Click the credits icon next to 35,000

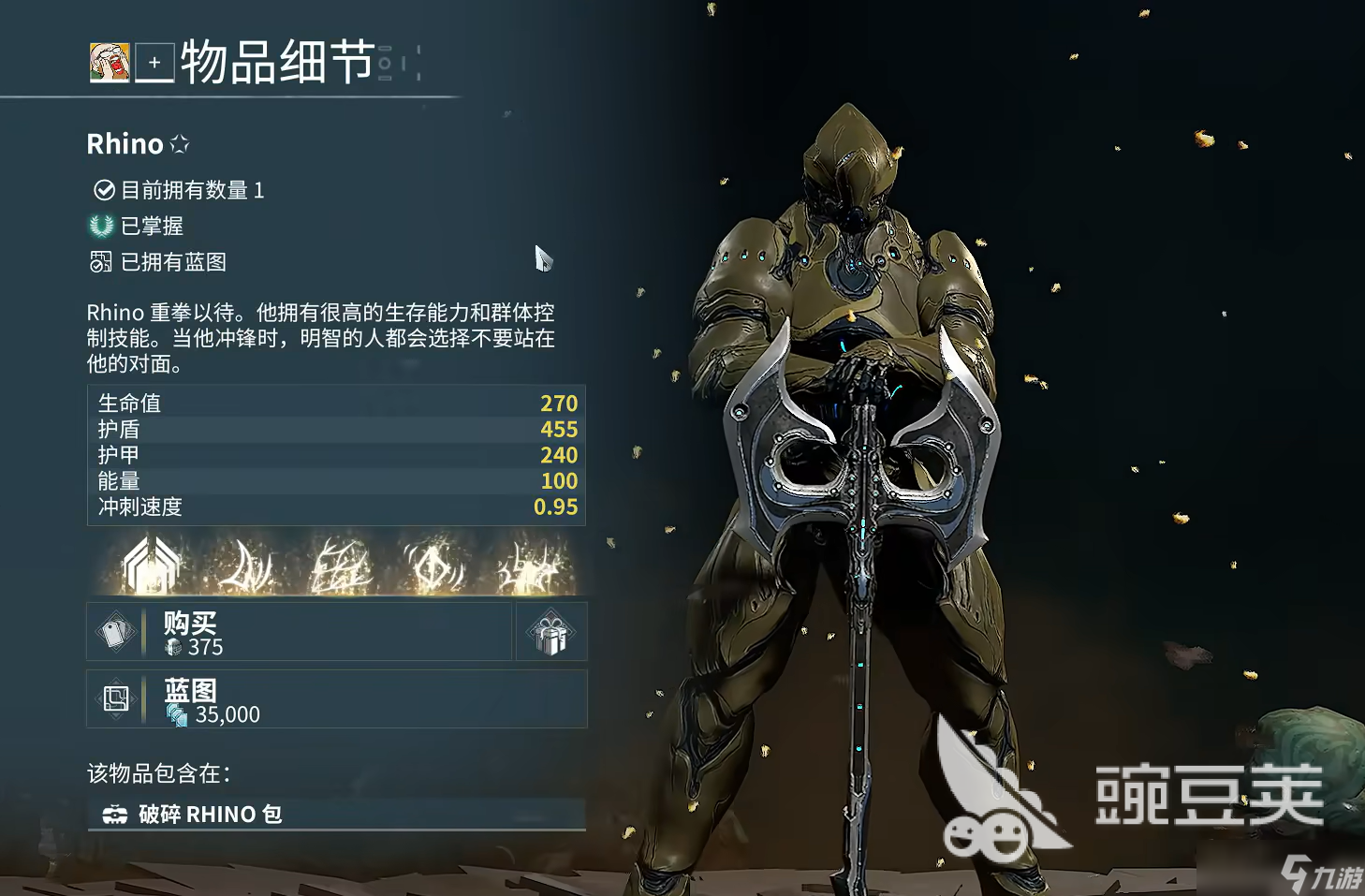[178, 714]
